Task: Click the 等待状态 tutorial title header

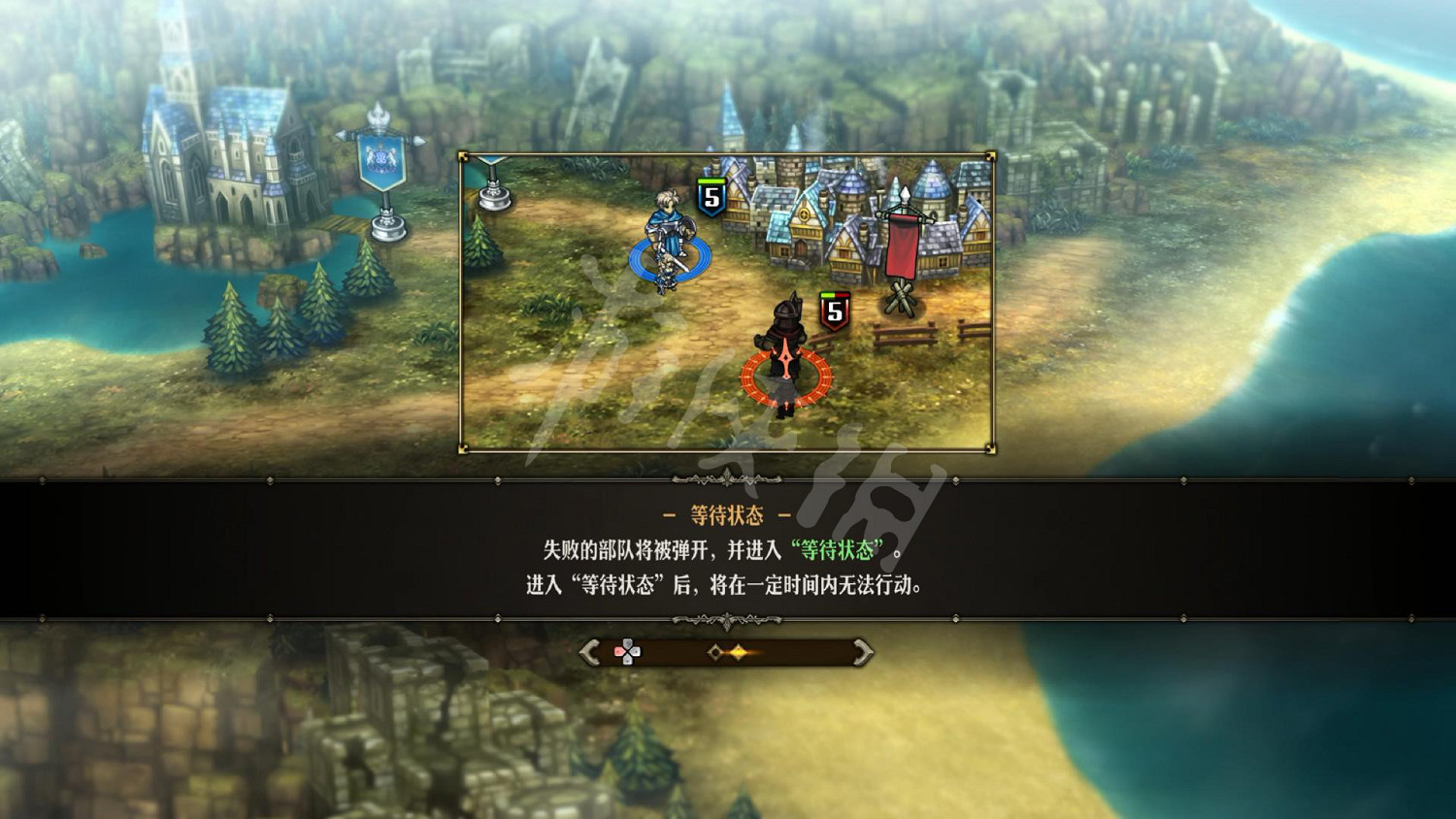Action: click(727, 515)
